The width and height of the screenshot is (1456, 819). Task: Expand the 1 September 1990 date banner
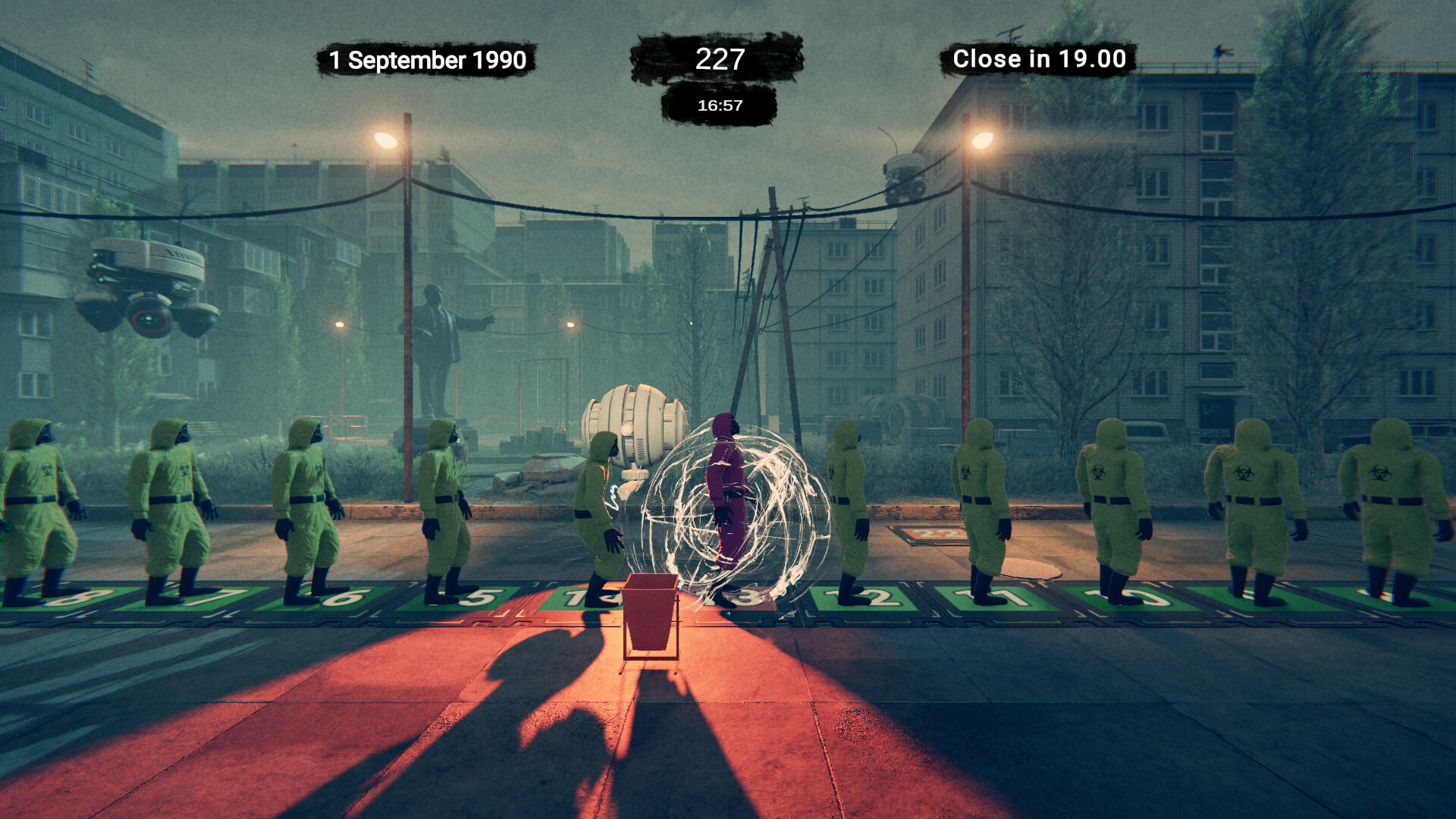click(427, 58)
